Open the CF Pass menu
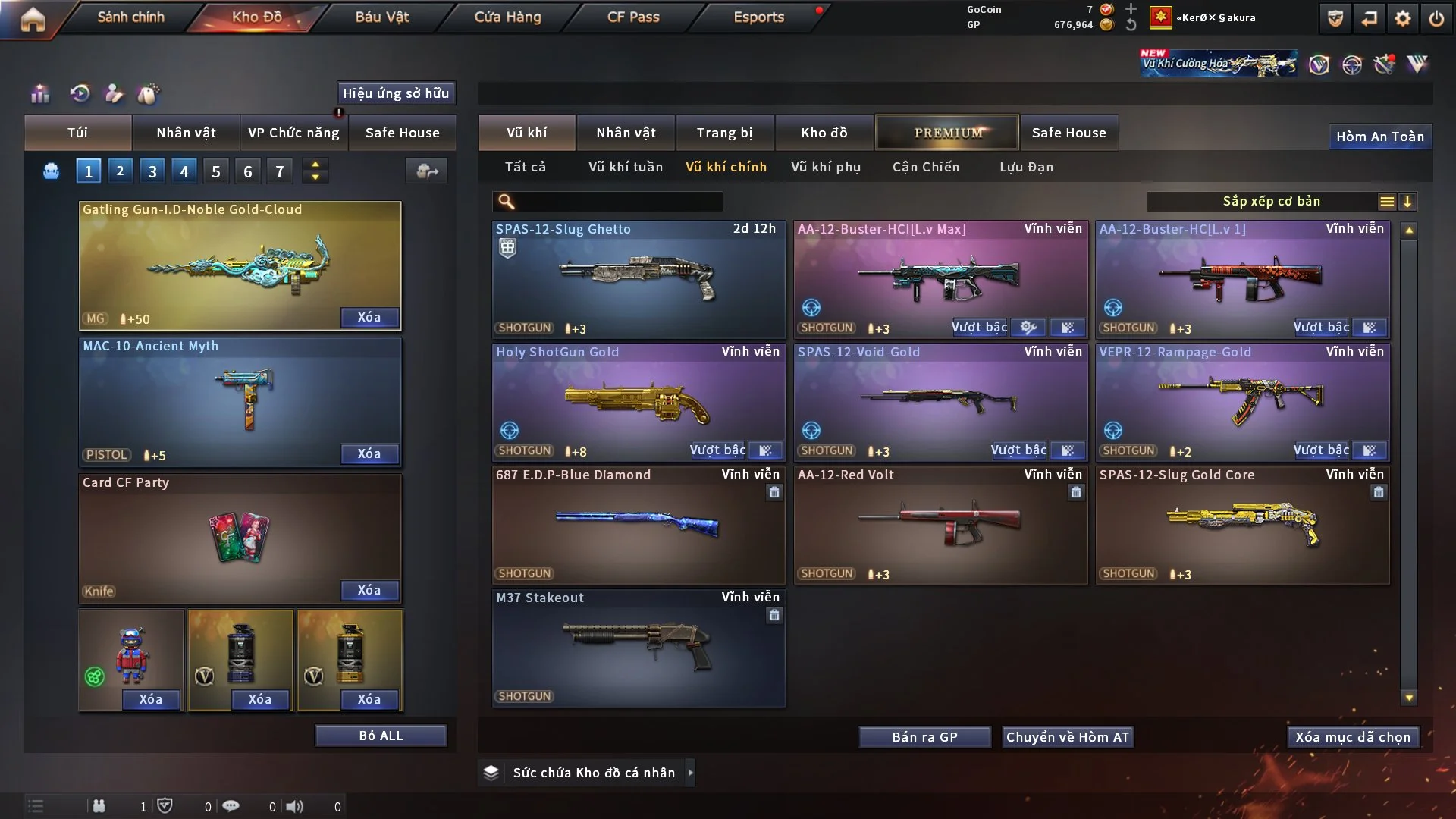Image resolution: width=1456 pixels, height=819 pixels. pyautogui.click(x=633, y=17)
